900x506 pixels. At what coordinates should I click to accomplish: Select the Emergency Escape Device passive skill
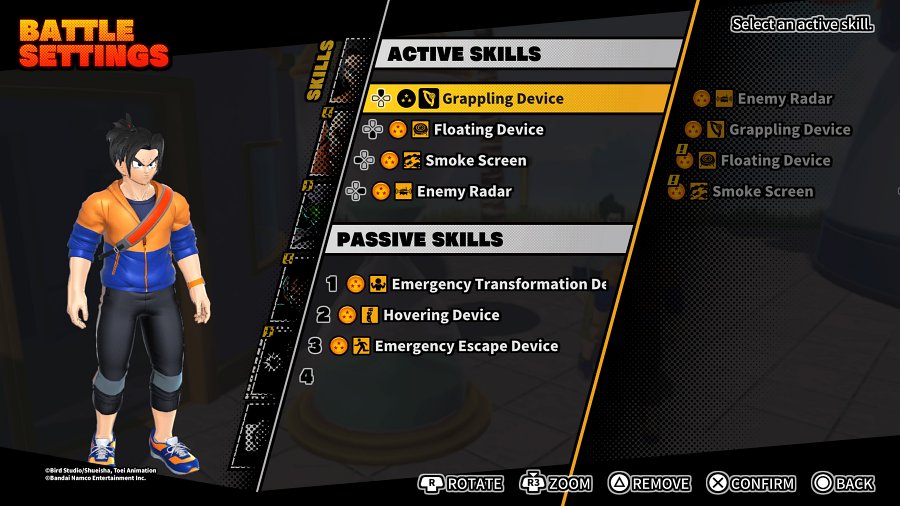tap(465, 346)
